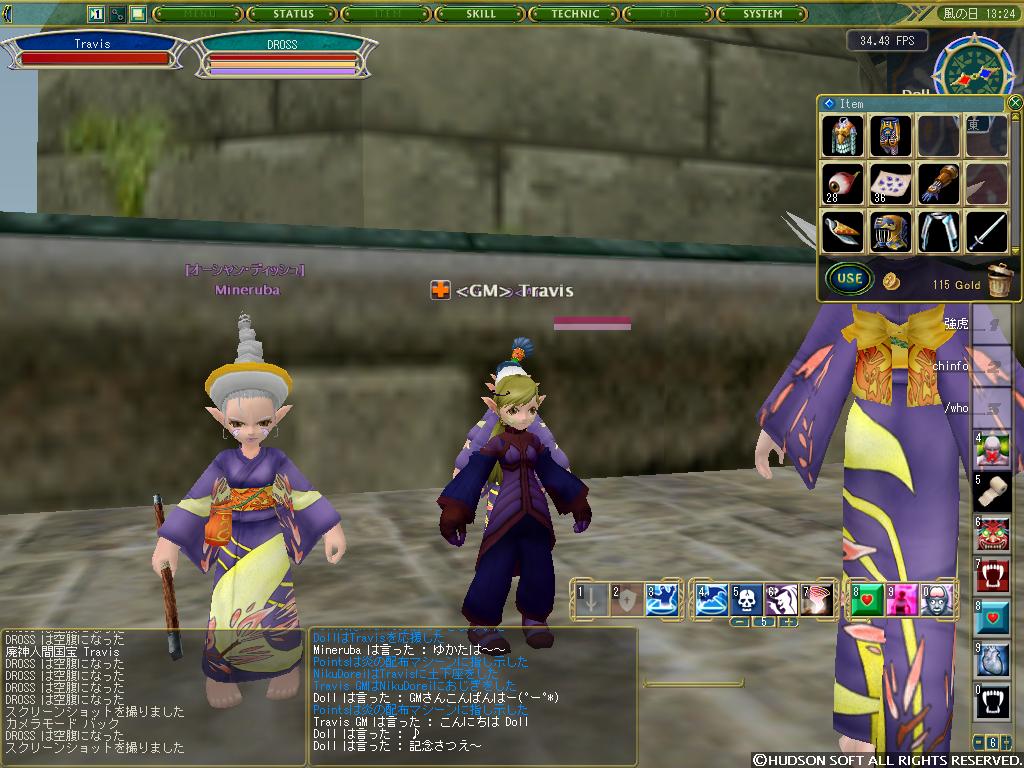Screen dimensions: 1024x768
Task: Decrease the bottom hotbar page with minus
Action: click(741, 622)
